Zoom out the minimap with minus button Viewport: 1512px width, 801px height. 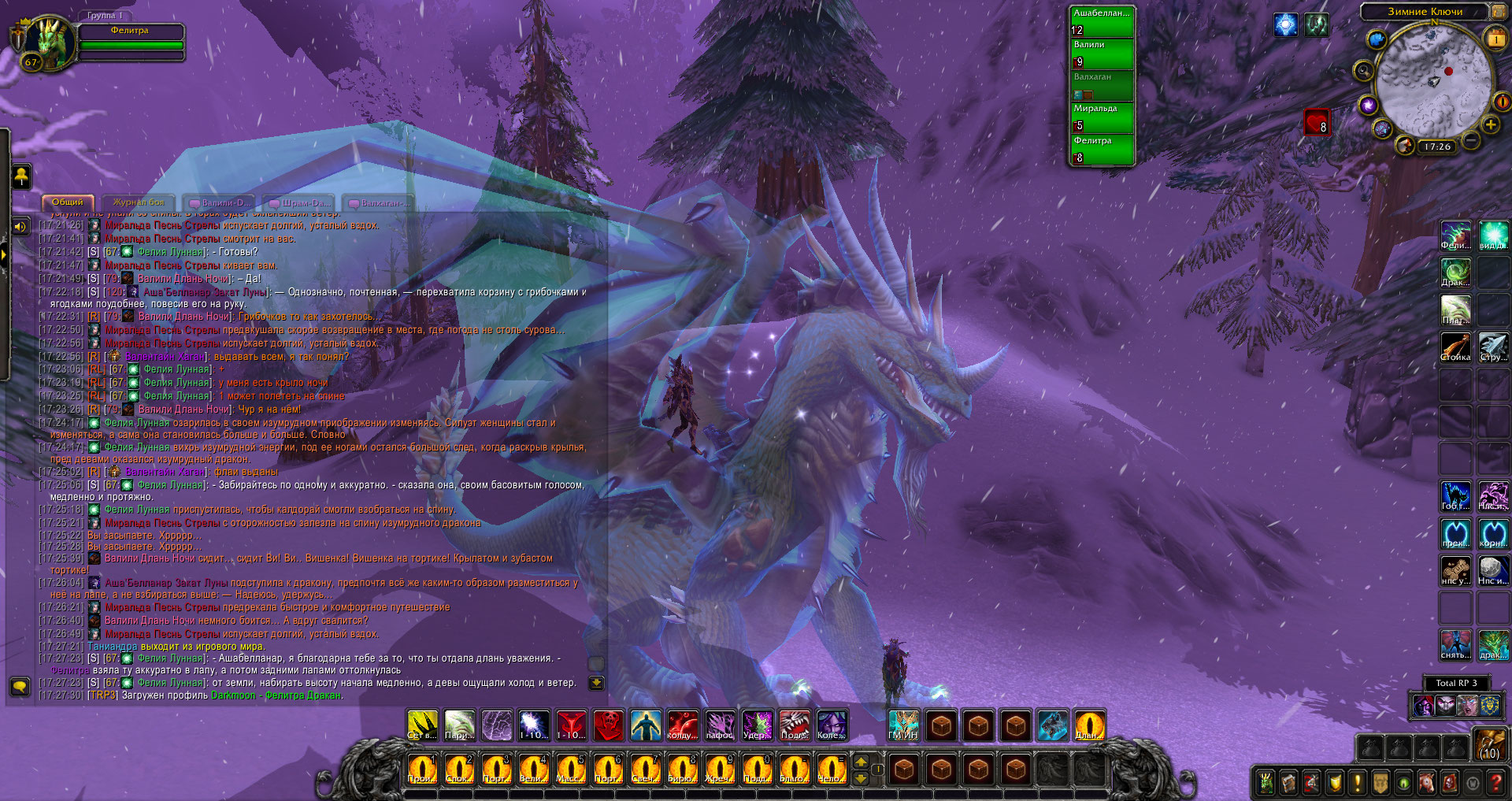[x=1470, y=140]
